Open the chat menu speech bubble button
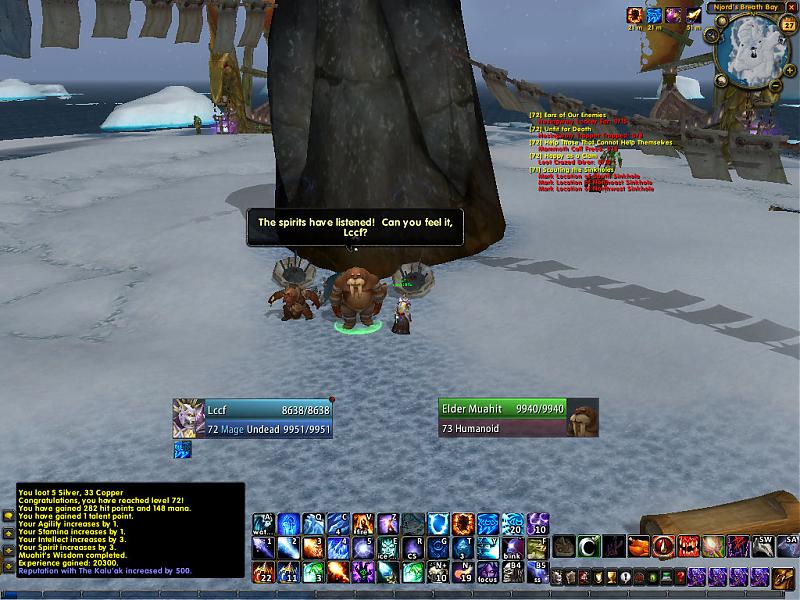Screen dimensions: 800x600 pyautogui.click(x=8, y=516)
